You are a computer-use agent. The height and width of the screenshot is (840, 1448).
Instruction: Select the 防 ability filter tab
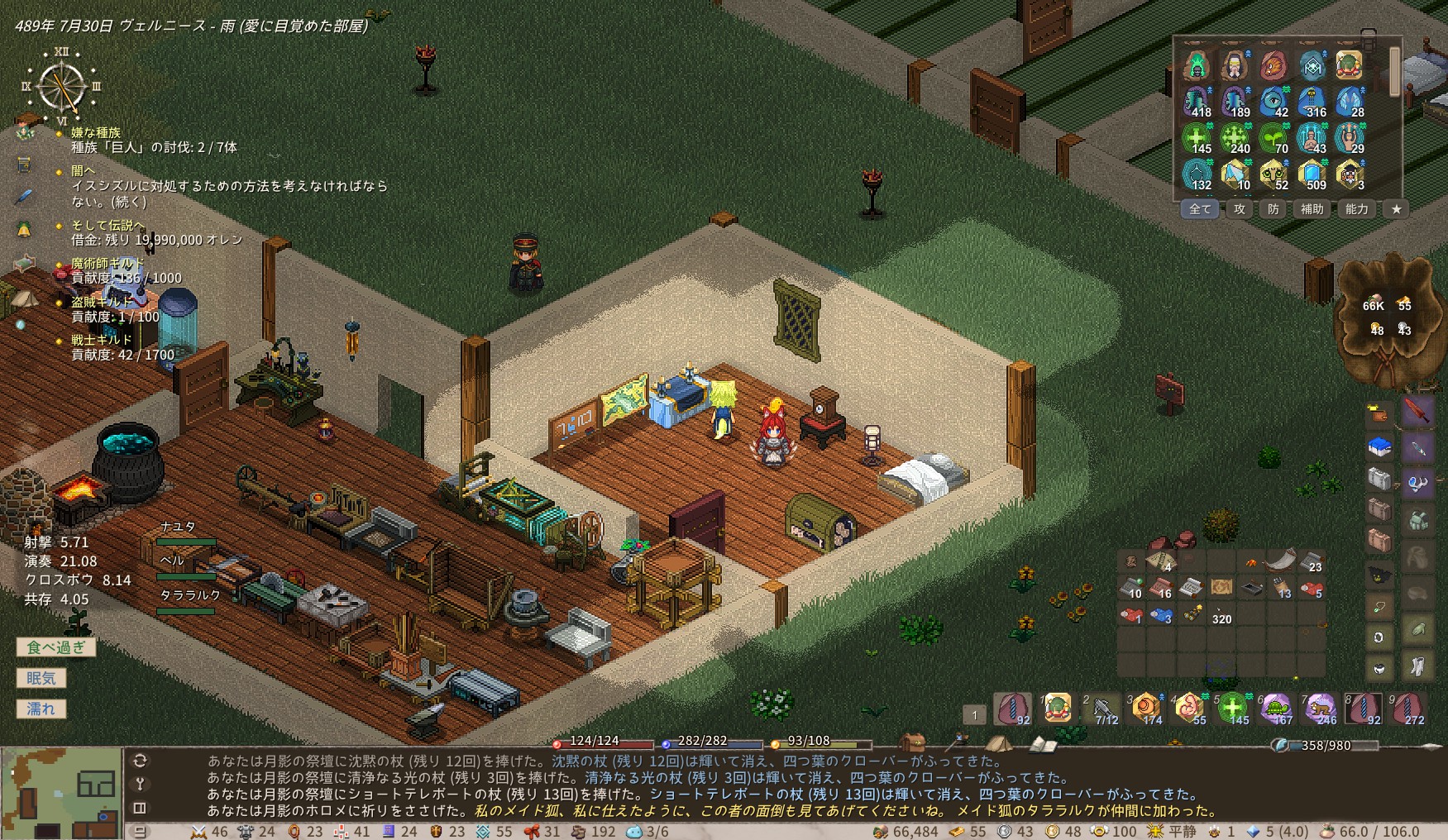coord(1274,209)
